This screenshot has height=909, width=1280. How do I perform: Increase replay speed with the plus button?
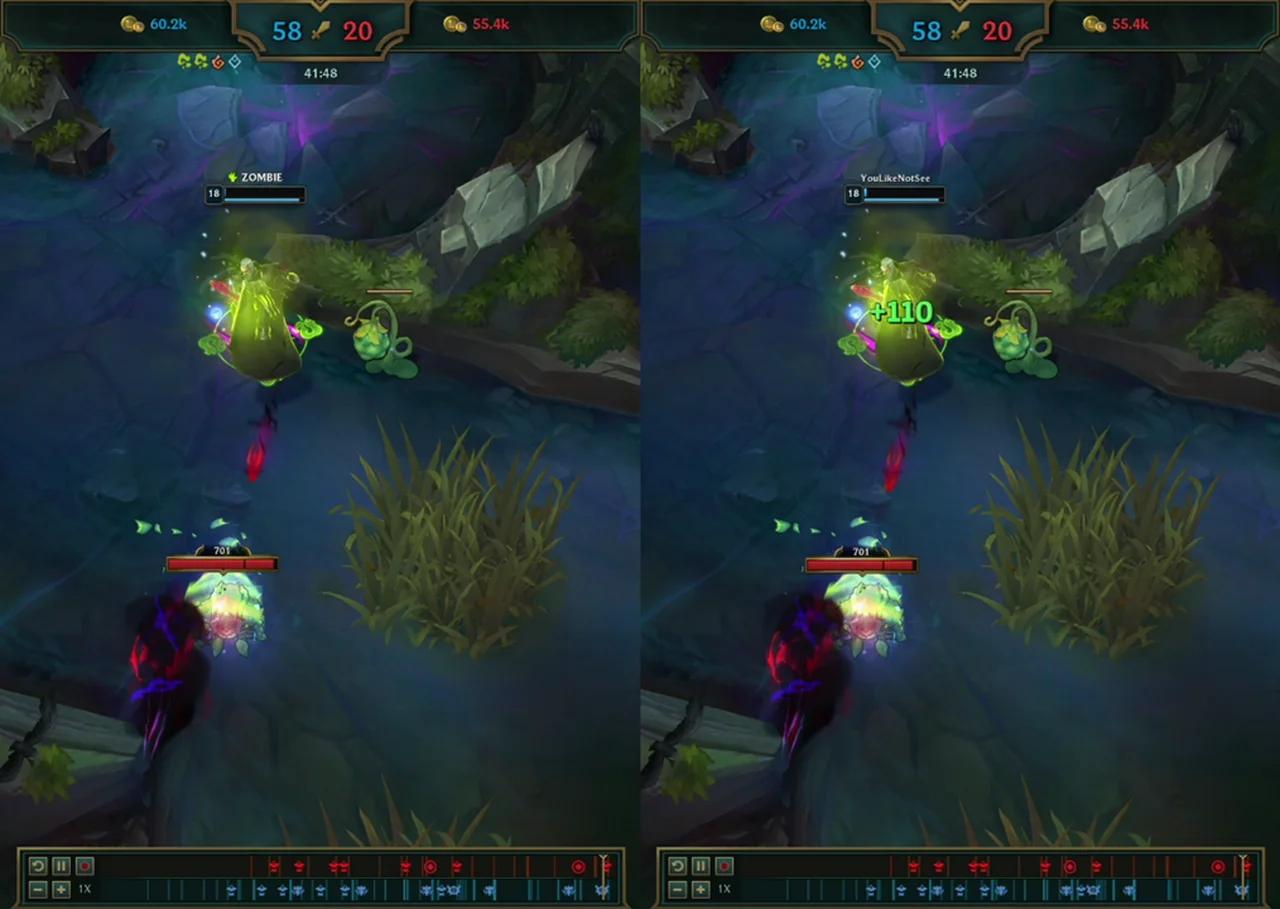(61, 888)
